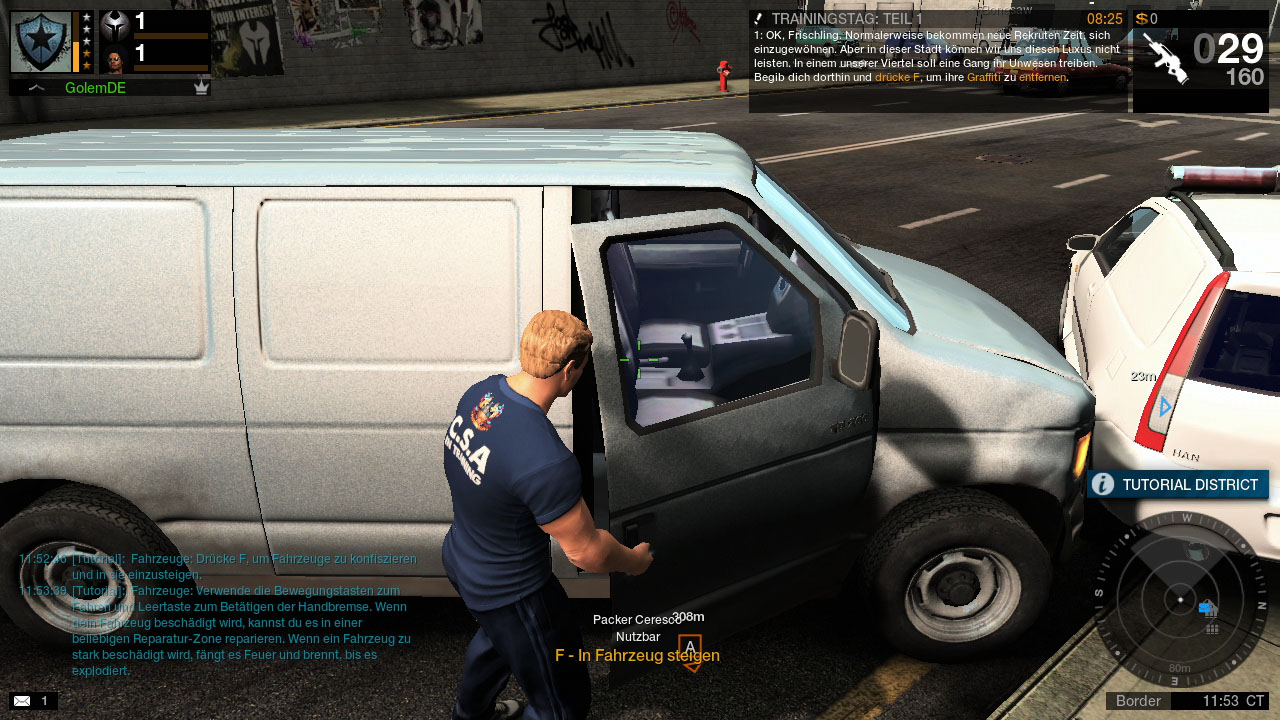Open the orange Graffiti link in mission text
This screenshot has width=1280, height=720.
click(x=984, y=77)
